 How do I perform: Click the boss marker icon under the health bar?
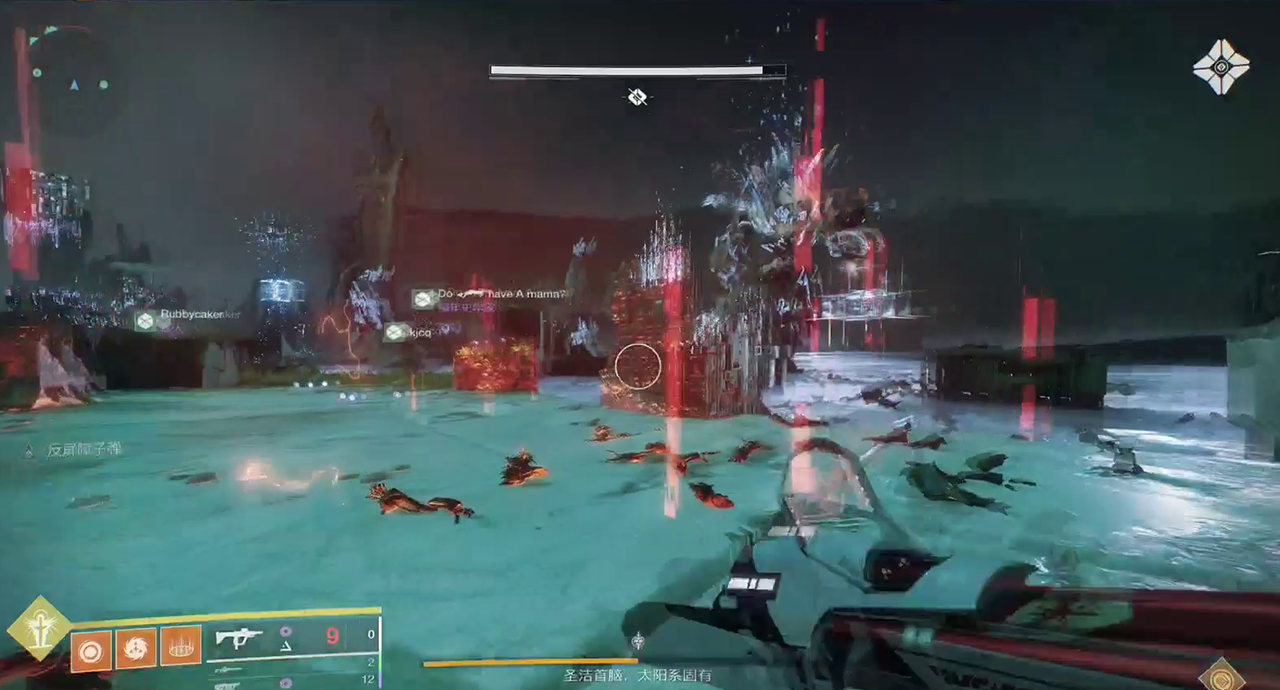[x=637, y=97]
